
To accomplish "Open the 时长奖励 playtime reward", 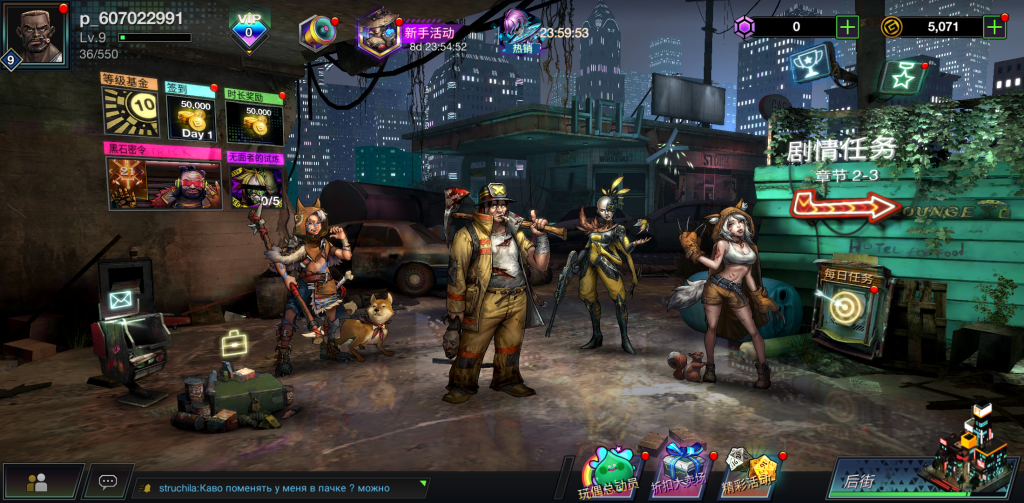I will pyautogui.click(x=254, y=116).
